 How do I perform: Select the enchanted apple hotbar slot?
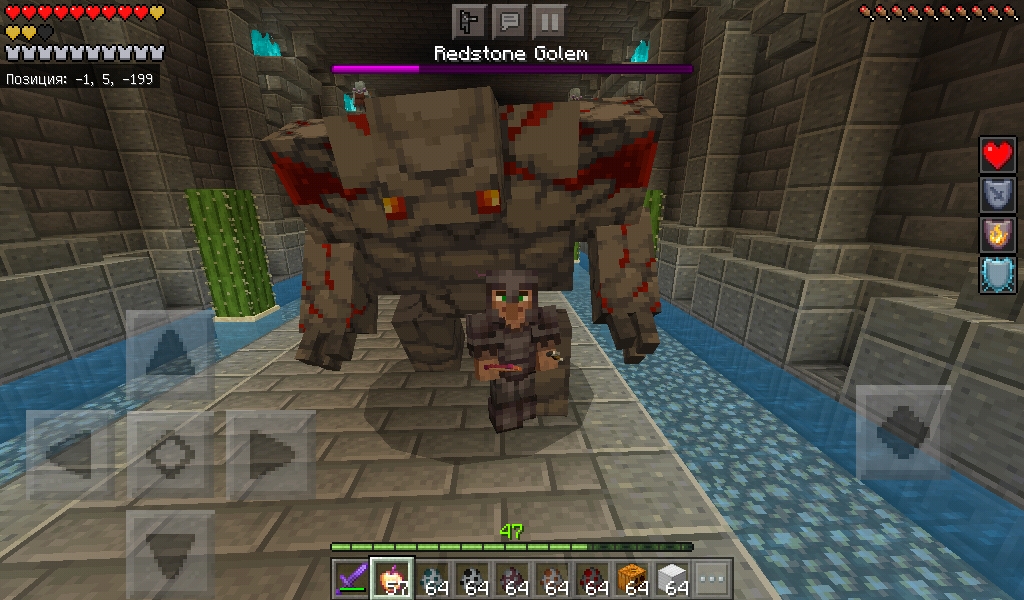[x=391, y=579]
